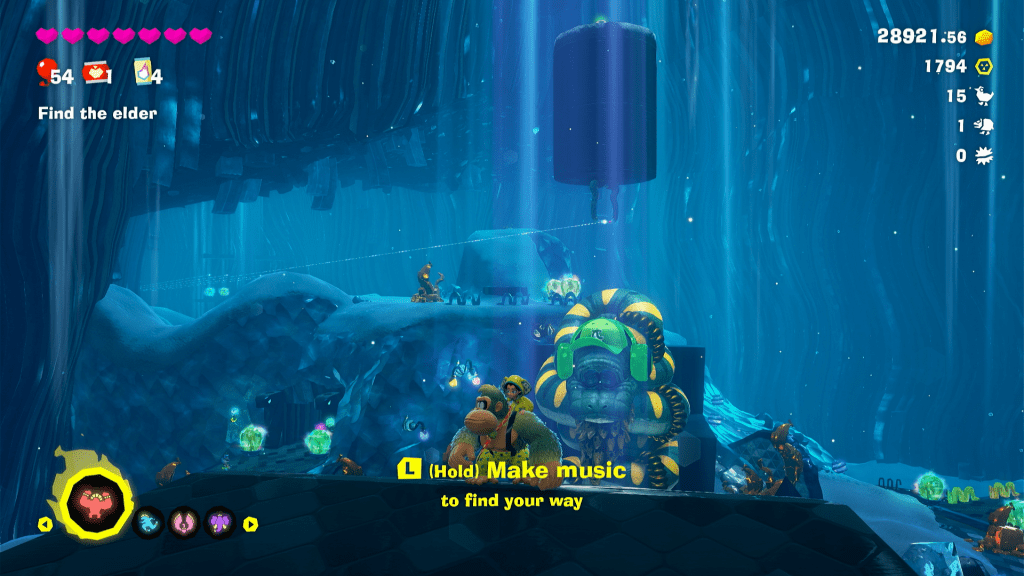Click the red juice can item

point(97,72)
